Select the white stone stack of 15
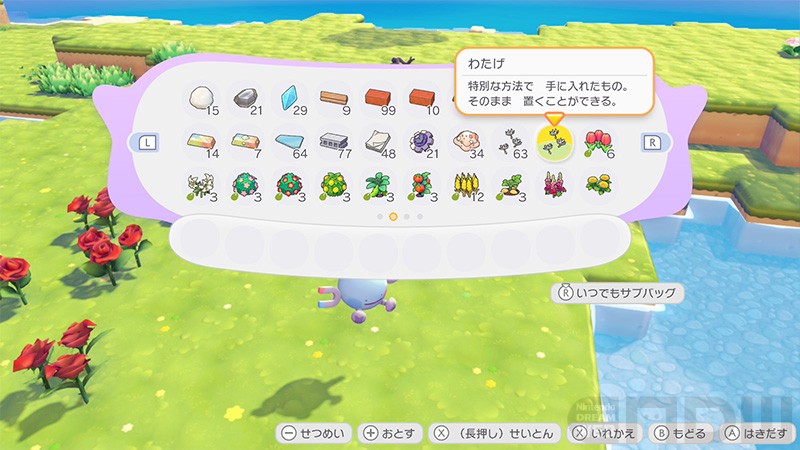This screenshot has width=800, height=450. click(203, 98)
